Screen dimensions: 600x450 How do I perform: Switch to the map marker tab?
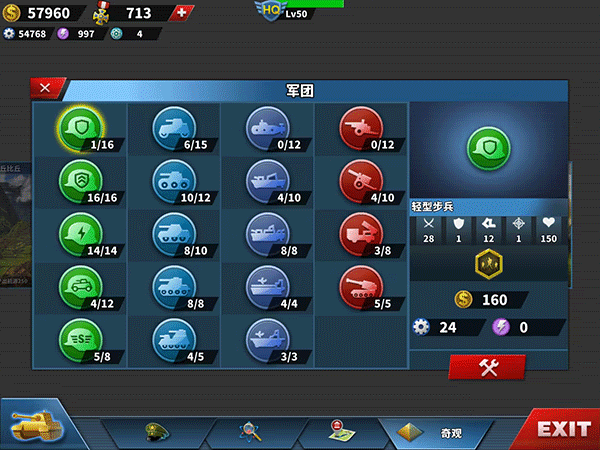338,432
